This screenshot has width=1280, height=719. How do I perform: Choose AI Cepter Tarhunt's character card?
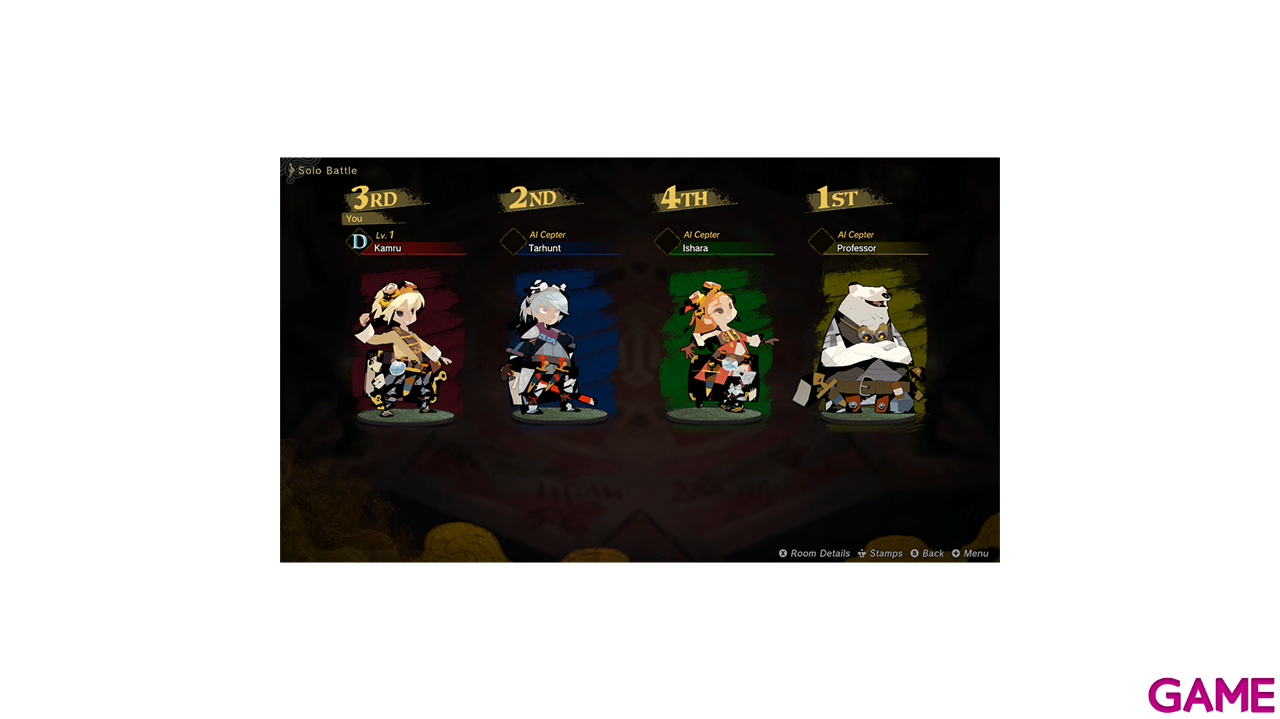click(560, 345)
